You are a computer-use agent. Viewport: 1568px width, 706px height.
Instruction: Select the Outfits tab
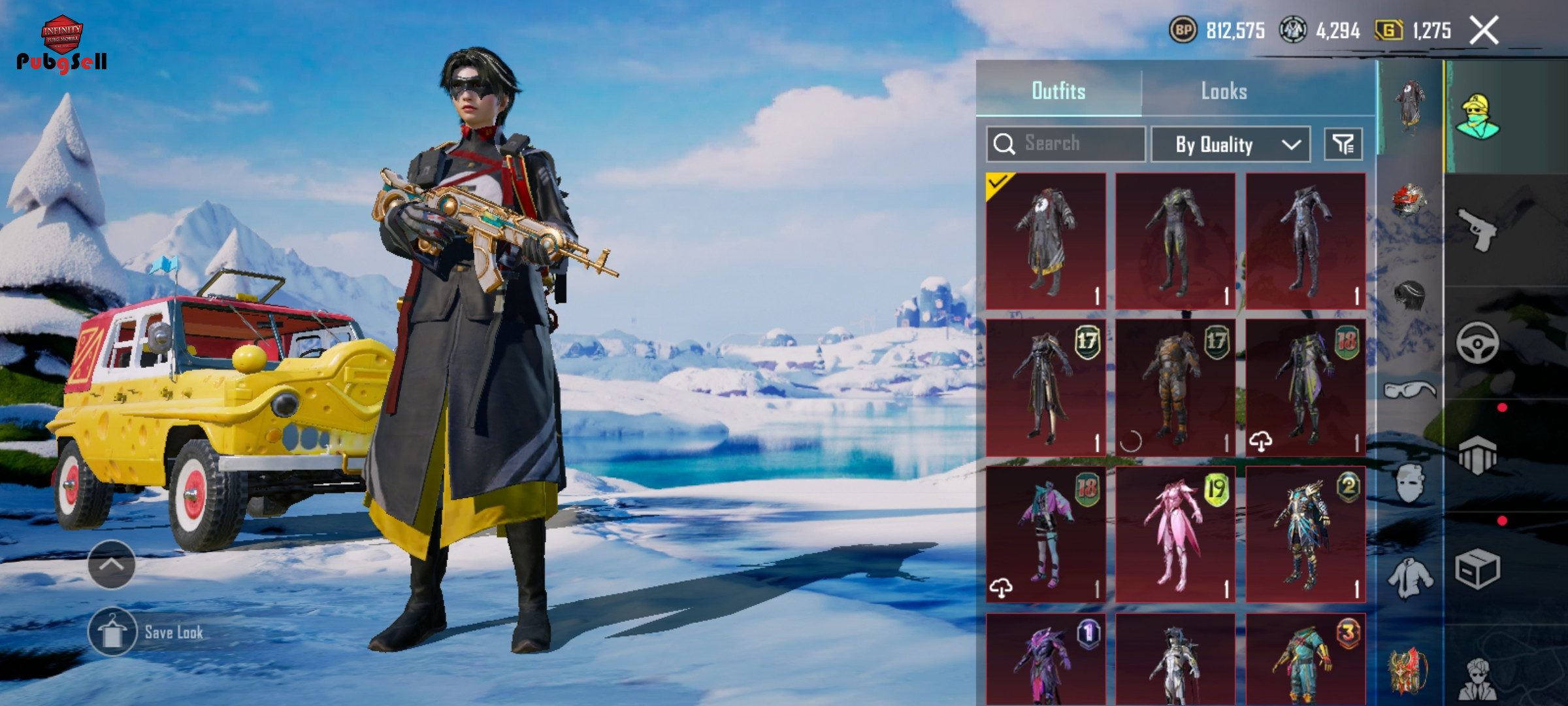(x=1058, y=91)
